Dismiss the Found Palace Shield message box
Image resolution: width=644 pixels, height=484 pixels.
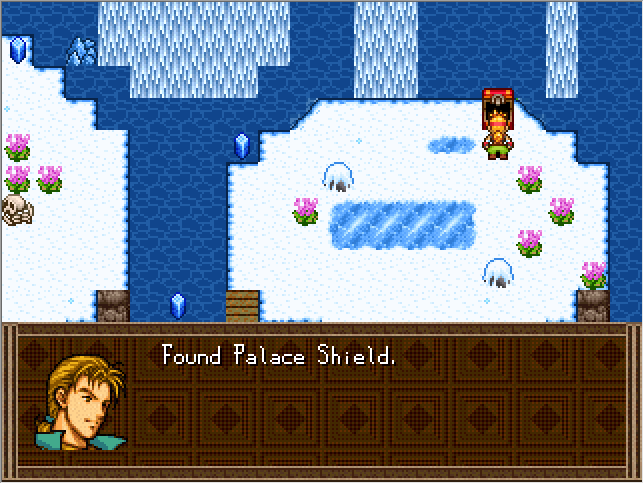point(321,402)
